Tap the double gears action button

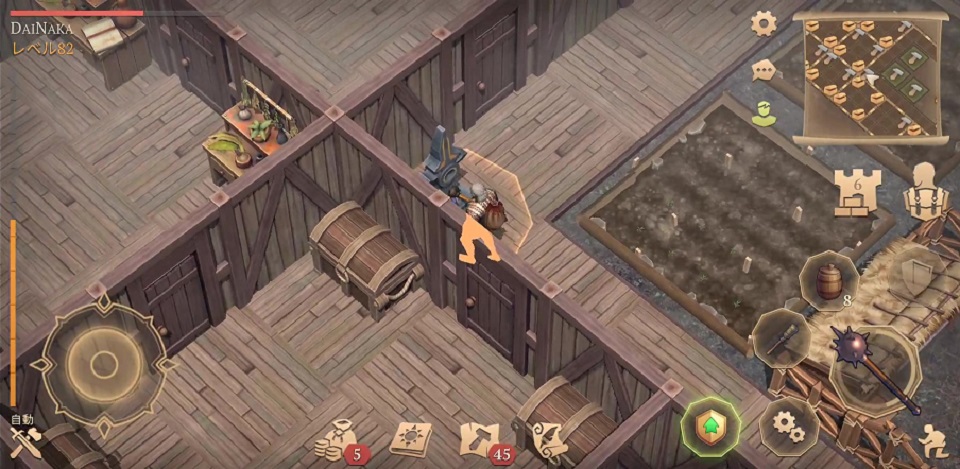tap(789, 427)
